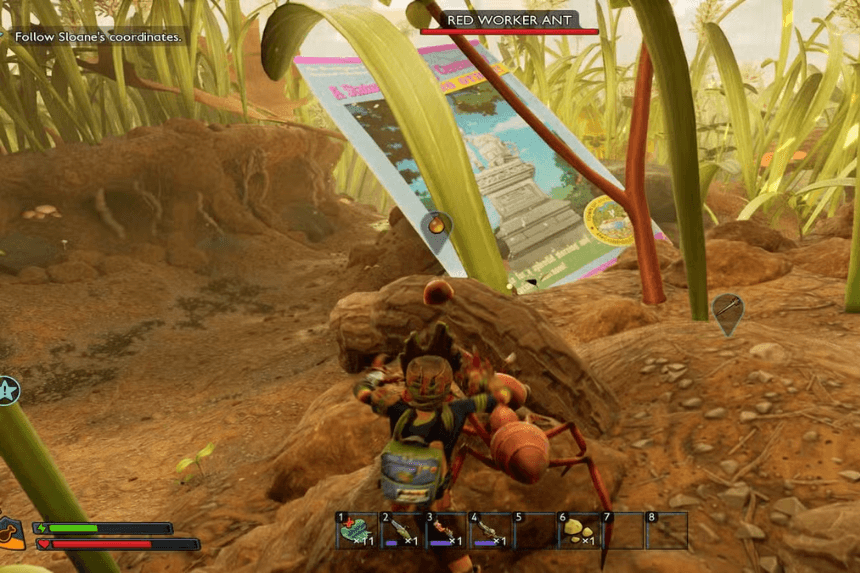Equip the tool in hotbar slot 4
Viewport: 860px width, 573px height.
(x=490, y=530)
